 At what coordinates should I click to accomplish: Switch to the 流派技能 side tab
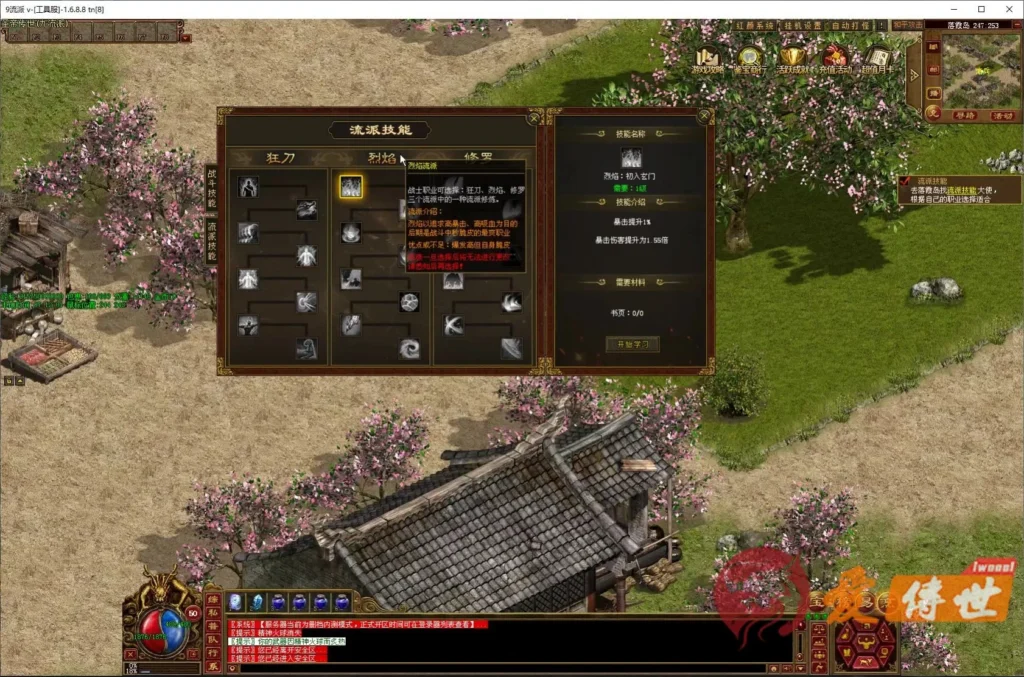point(211,241)
